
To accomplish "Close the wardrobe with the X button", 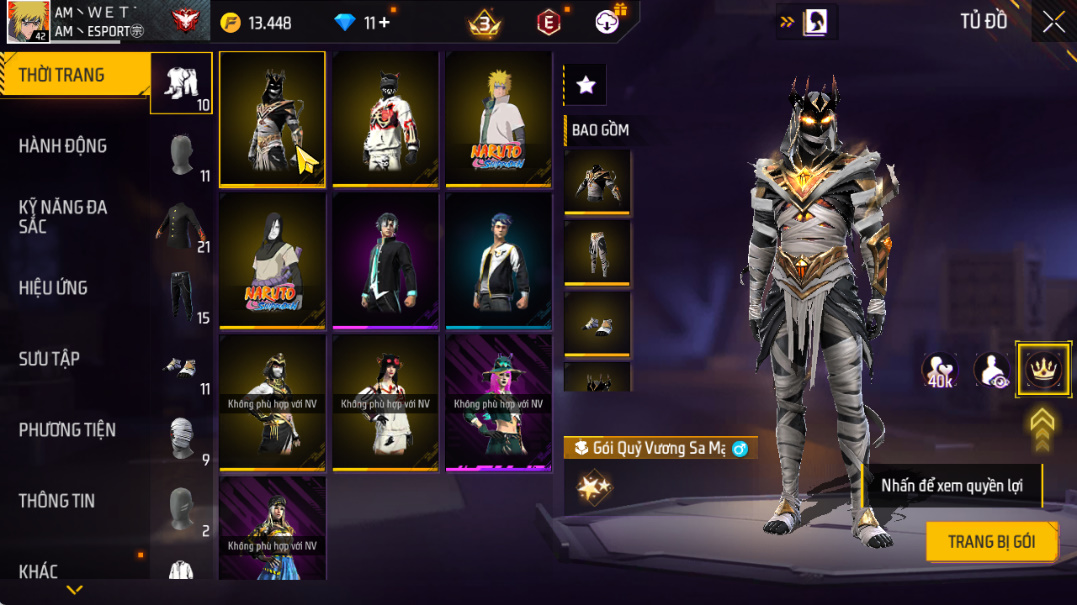I will pyautogui.click(x=1053, y=22).
